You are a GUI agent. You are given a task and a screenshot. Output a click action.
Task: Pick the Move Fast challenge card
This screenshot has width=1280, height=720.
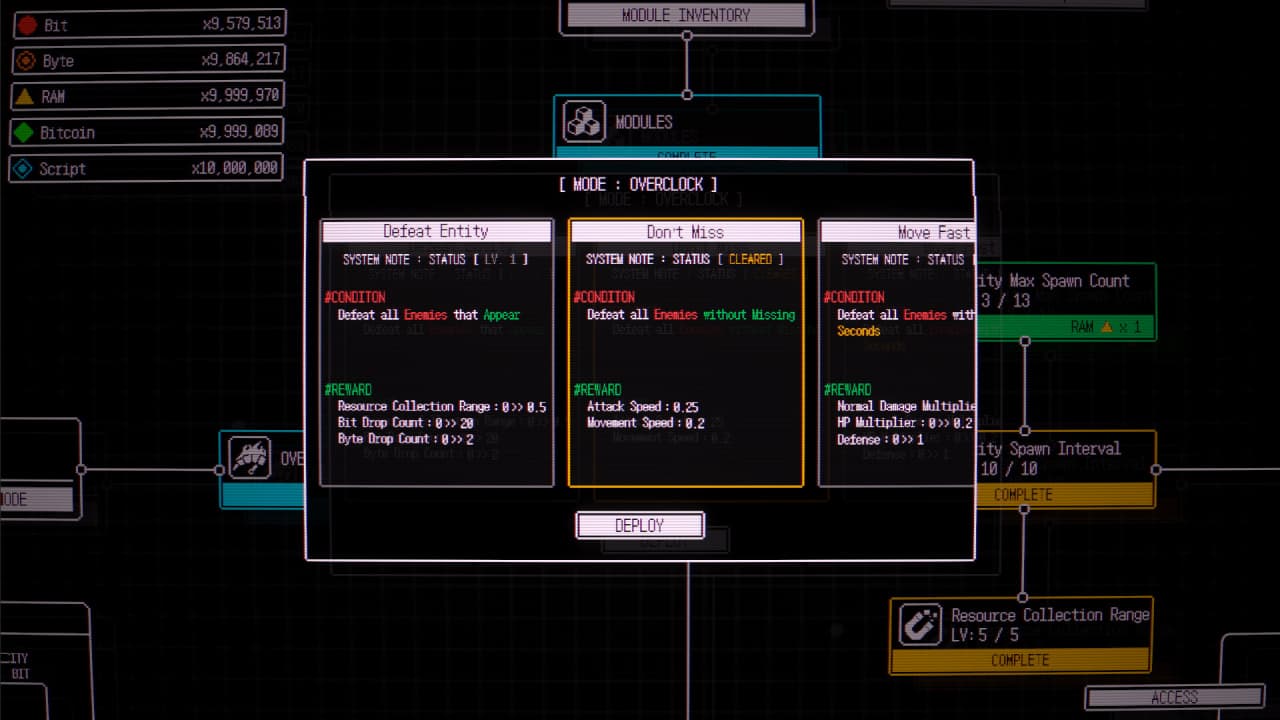(x=896, y=352)
